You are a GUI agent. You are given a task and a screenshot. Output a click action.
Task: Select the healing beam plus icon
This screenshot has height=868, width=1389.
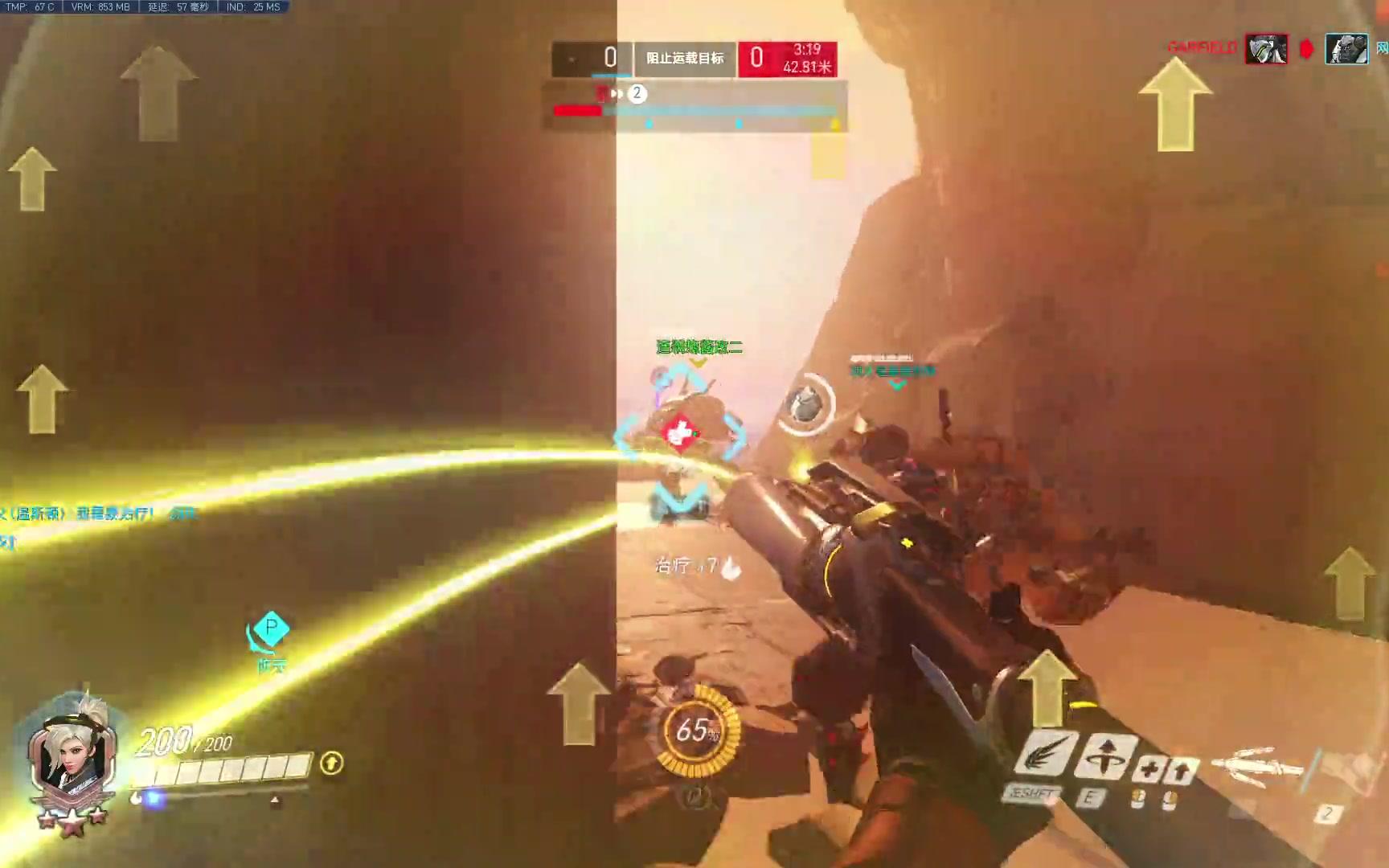click(1148, 771)
